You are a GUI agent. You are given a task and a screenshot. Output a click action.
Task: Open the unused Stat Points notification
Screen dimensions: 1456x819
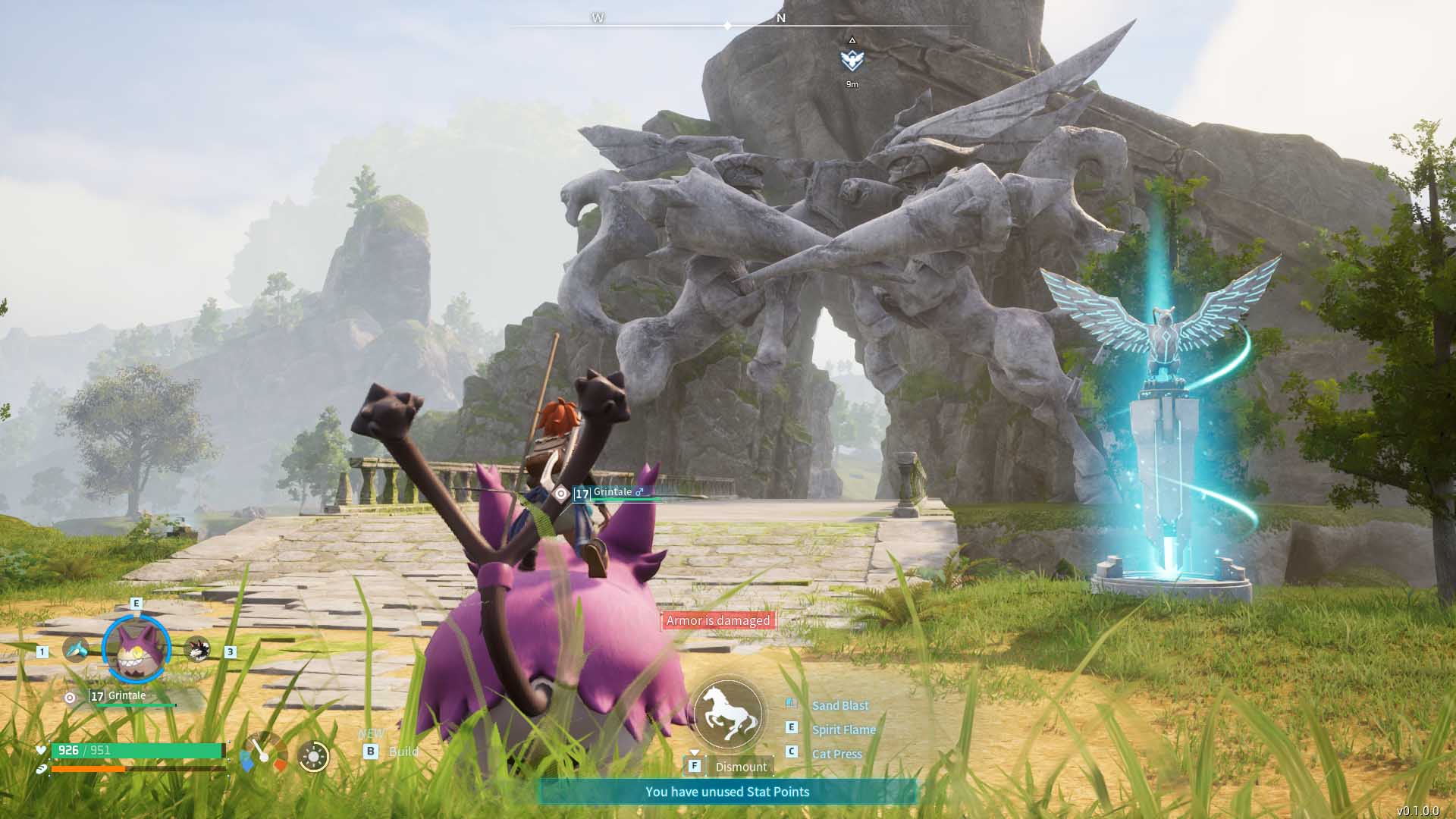[727, 792]
